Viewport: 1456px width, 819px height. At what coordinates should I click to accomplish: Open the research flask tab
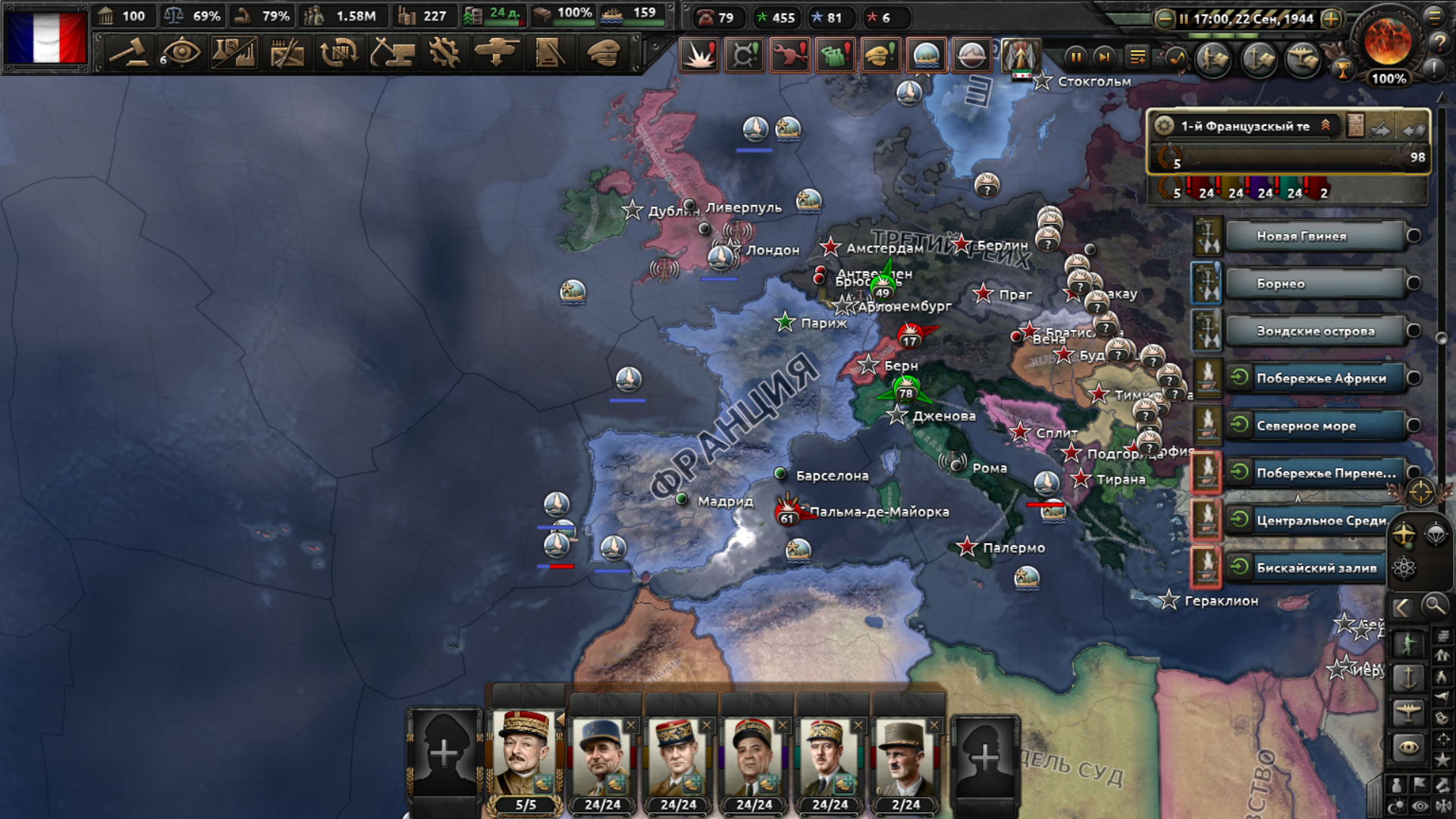(234, 53)
